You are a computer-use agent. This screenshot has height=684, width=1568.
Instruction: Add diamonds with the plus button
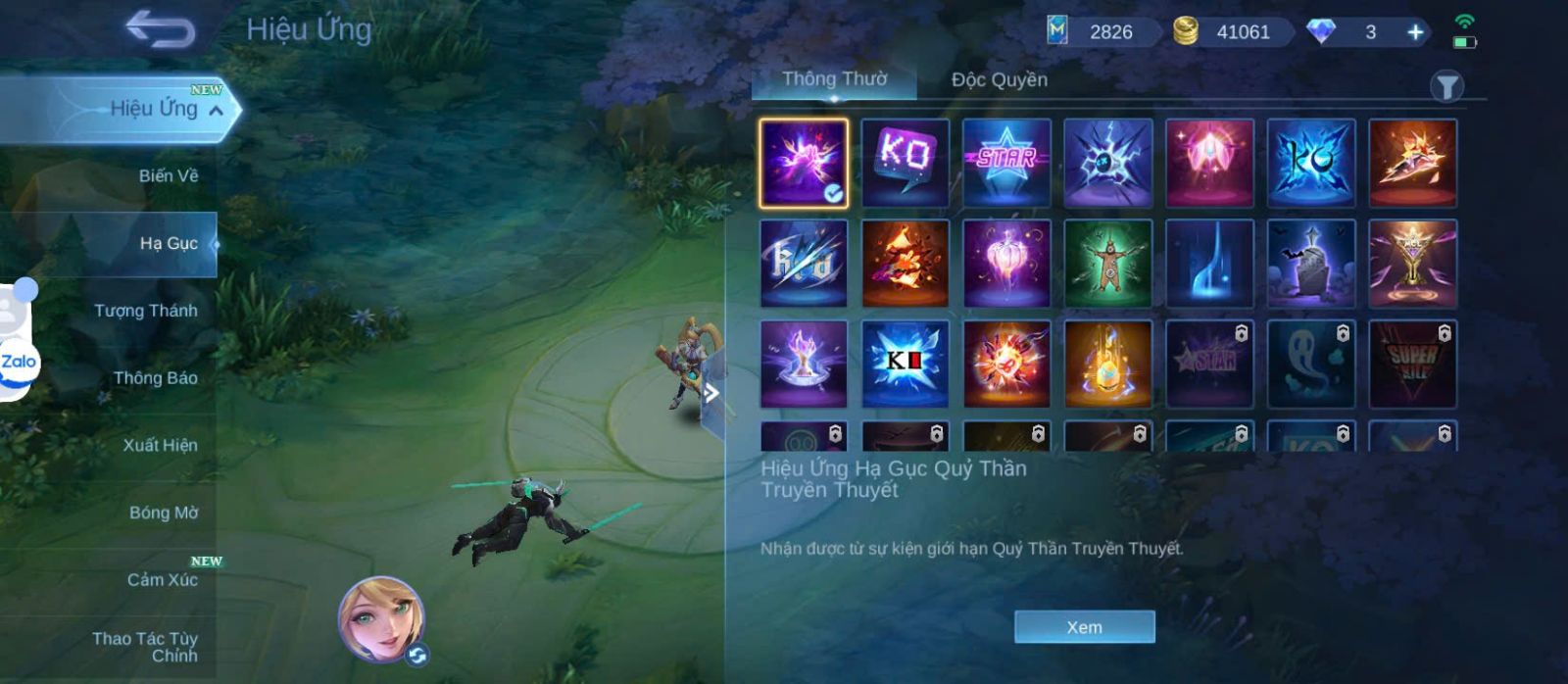tap(1415, 32)
